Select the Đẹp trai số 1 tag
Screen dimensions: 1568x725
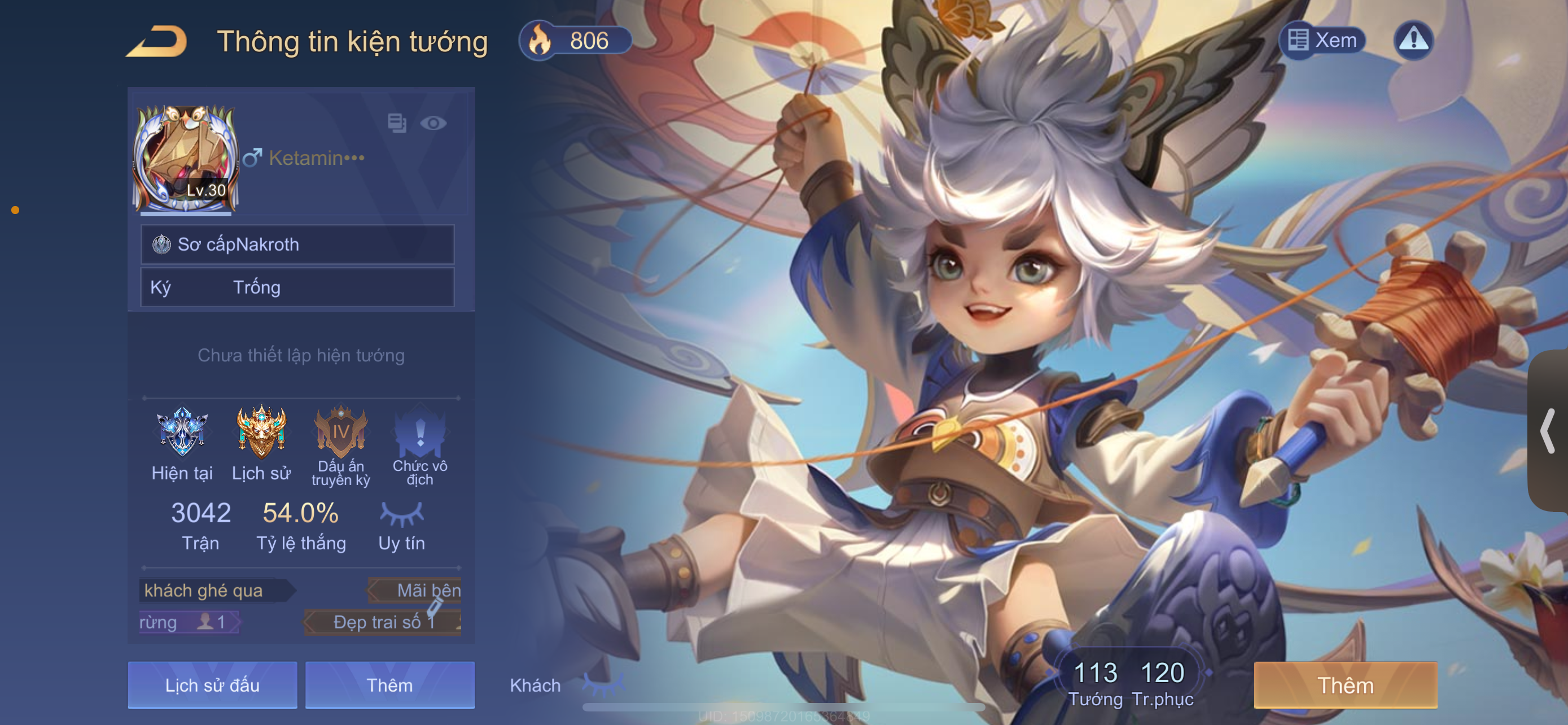[383, 622]
